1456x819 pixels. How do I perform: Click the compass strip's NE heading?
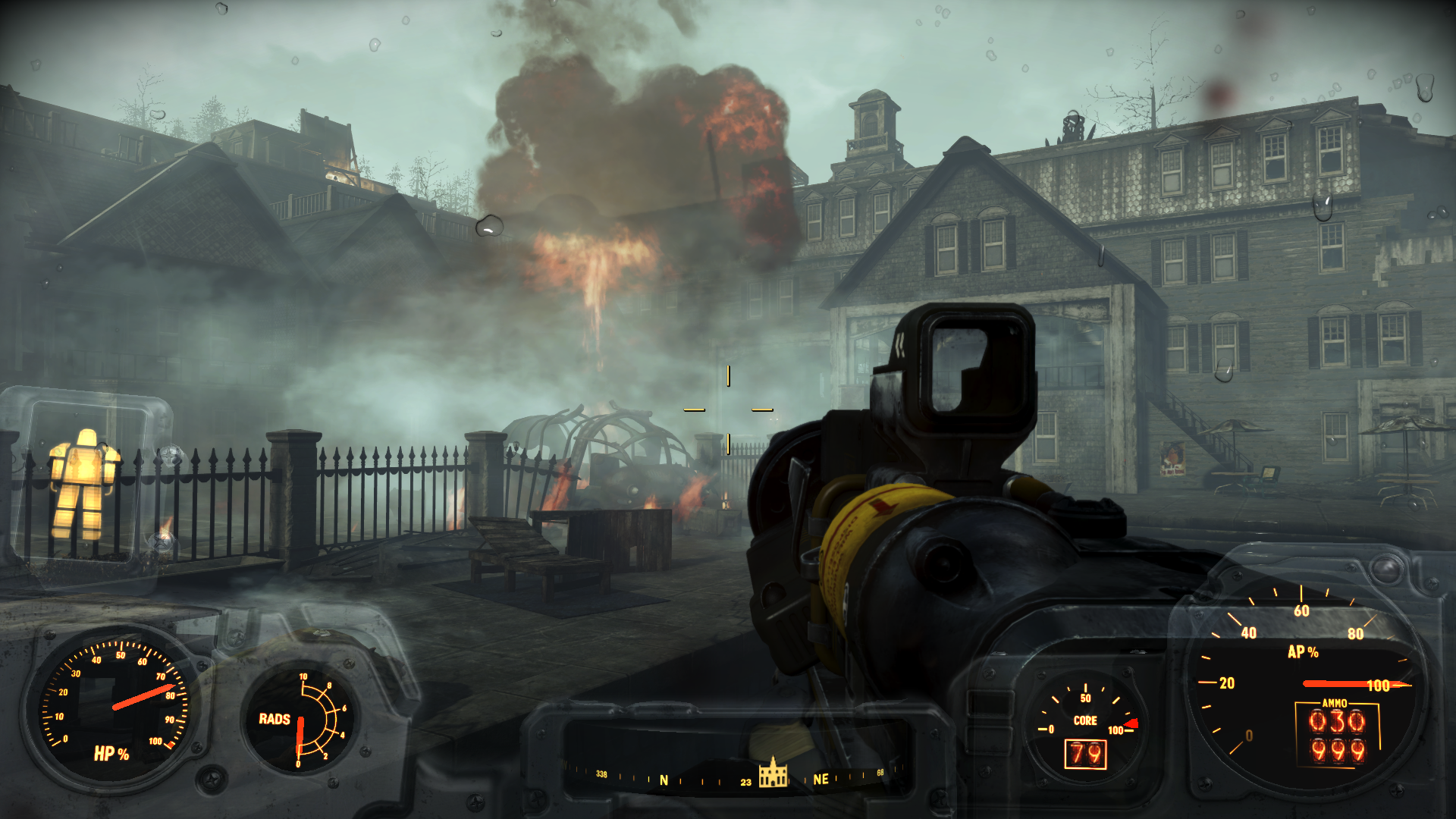coord(821,779)
